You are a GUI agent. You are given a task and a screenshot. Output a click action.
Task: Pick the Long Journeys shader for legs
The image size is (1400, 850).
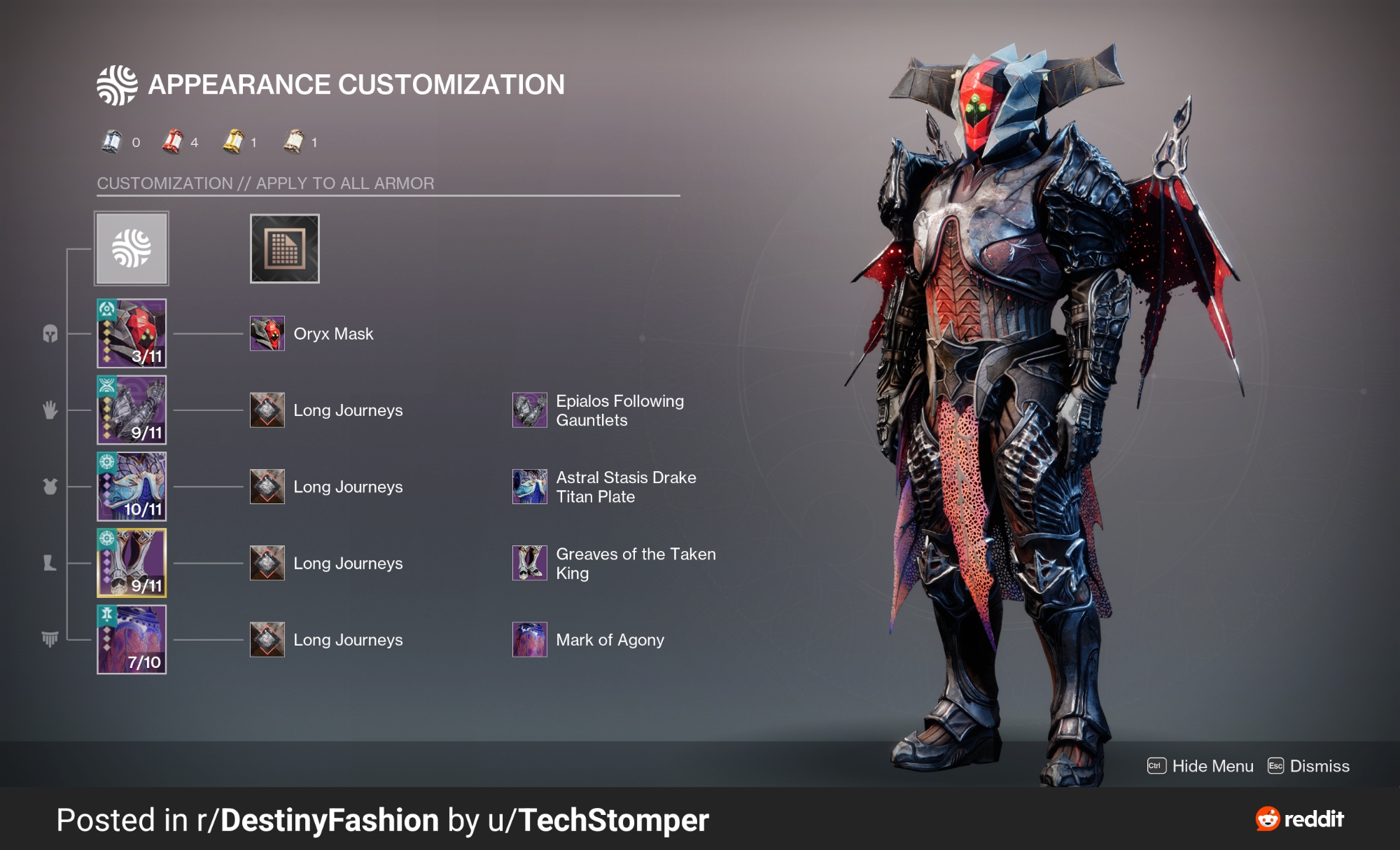click(267, 563)
